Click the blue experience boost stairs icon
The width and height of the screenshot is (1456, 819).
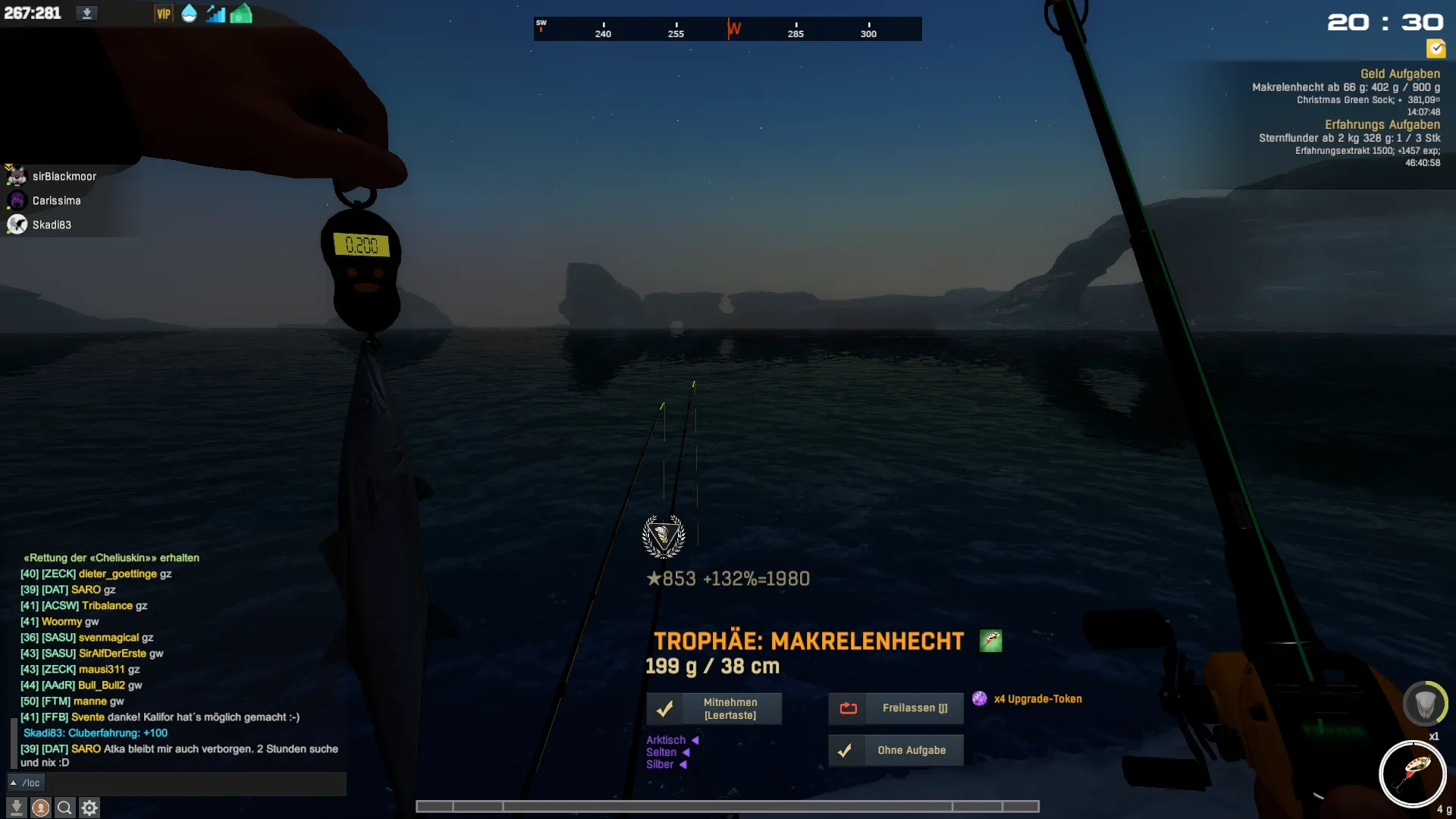coord(215,14)
